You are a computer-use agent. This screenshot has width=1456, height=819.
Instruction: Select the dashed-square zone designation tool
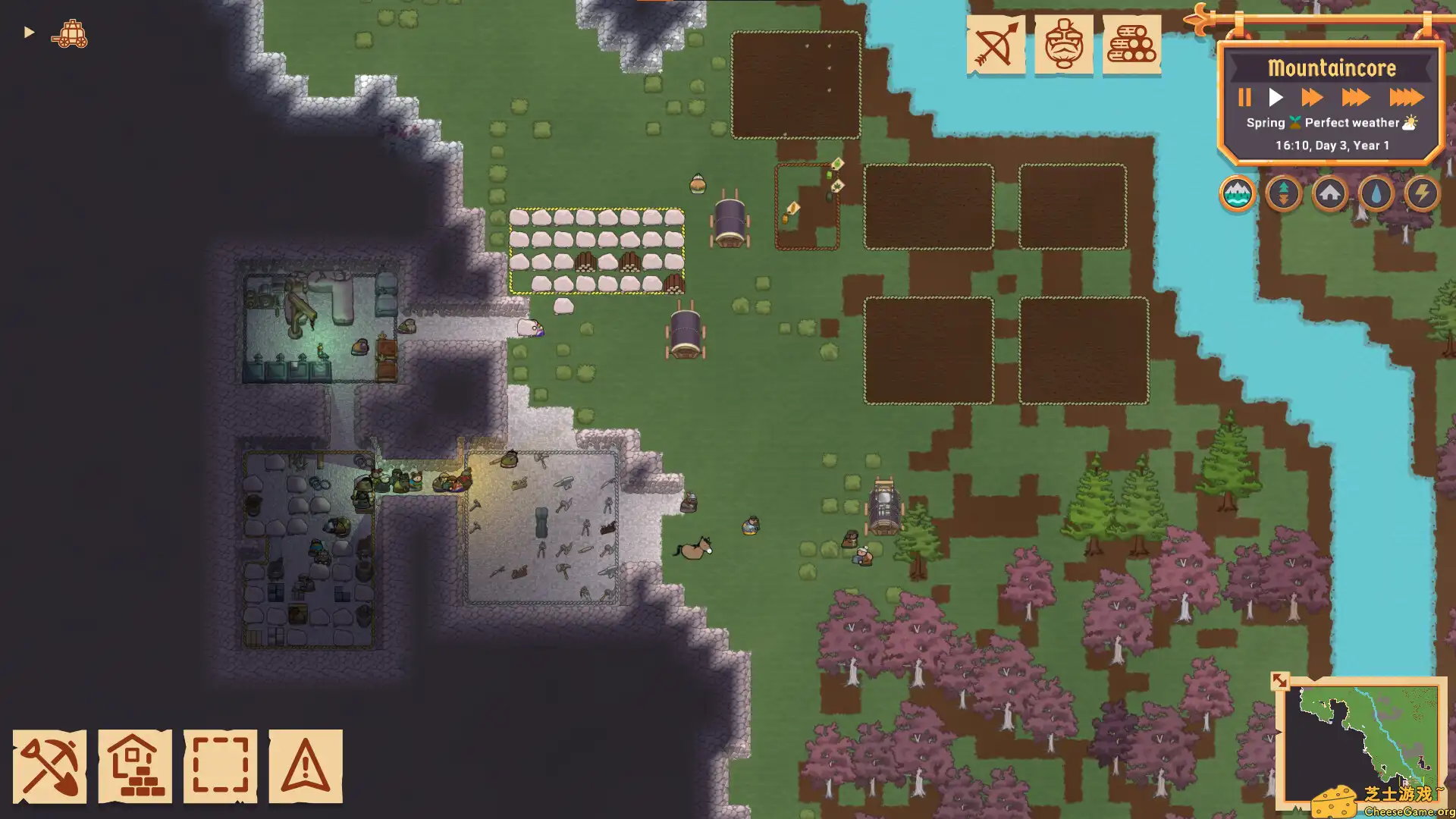[x=220, y=766]
